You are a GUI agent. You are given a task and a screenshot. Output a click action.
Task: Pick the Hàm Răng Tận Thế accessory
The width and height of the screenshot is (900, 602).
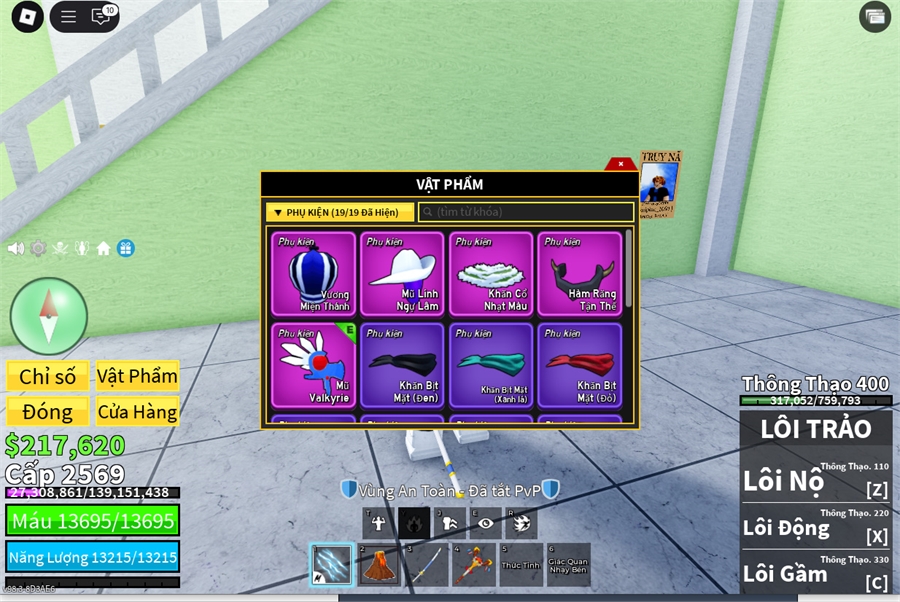click(x=579, y=273)
